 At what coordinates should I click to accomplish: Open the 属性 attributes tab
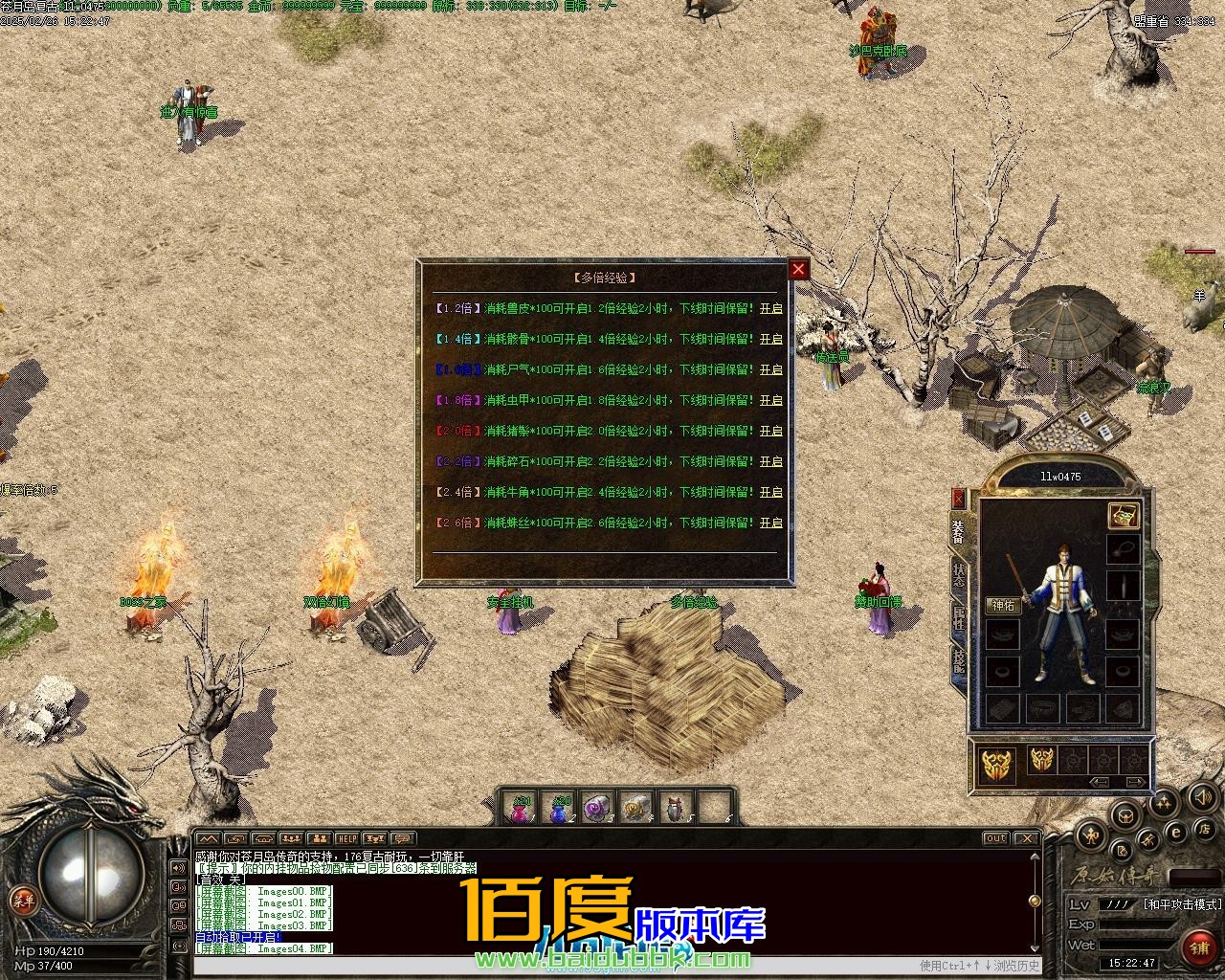[959, 619]
